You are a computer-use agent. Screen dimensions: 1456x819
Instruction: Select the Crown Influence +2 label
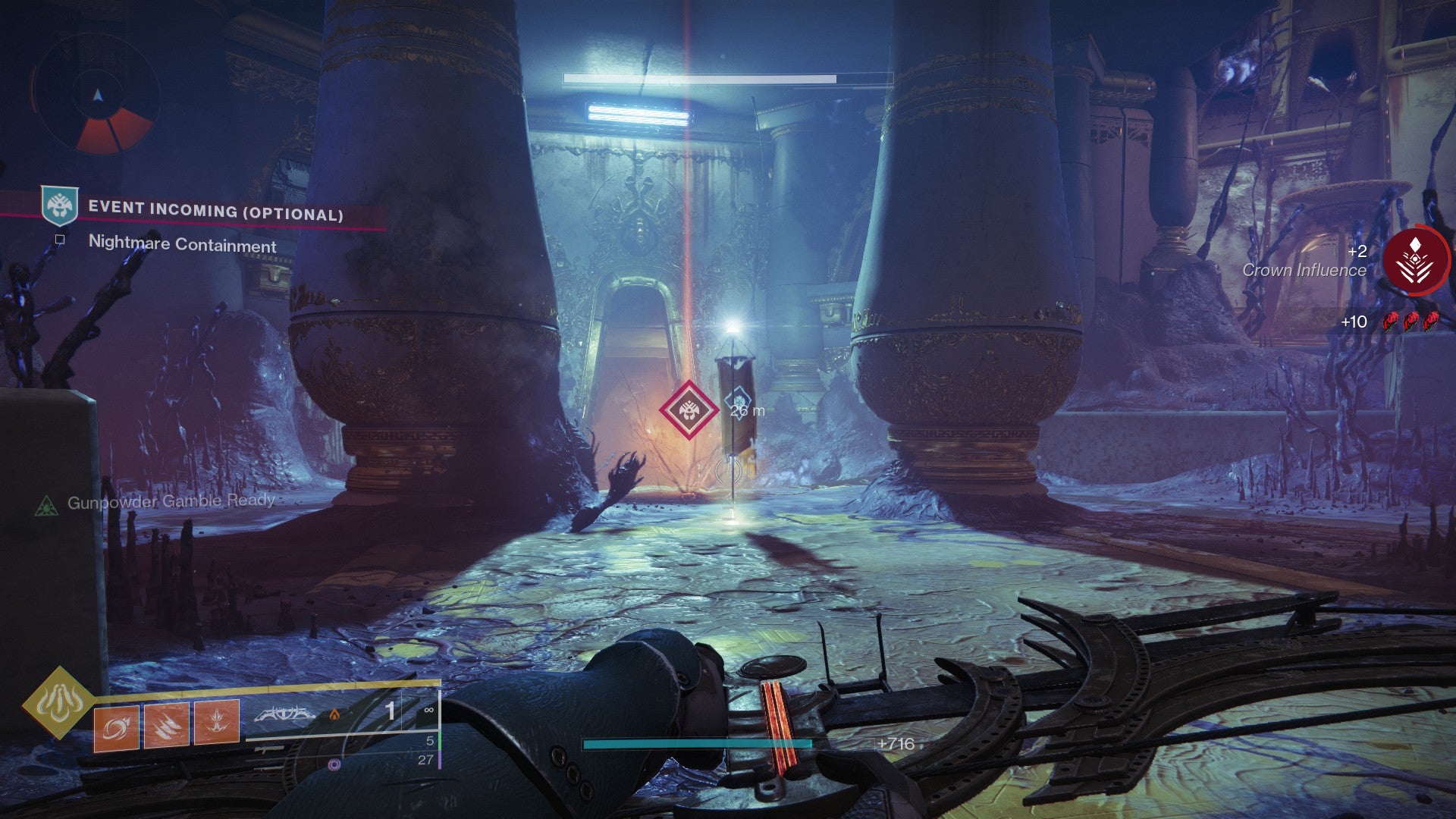pos(1357,253)
